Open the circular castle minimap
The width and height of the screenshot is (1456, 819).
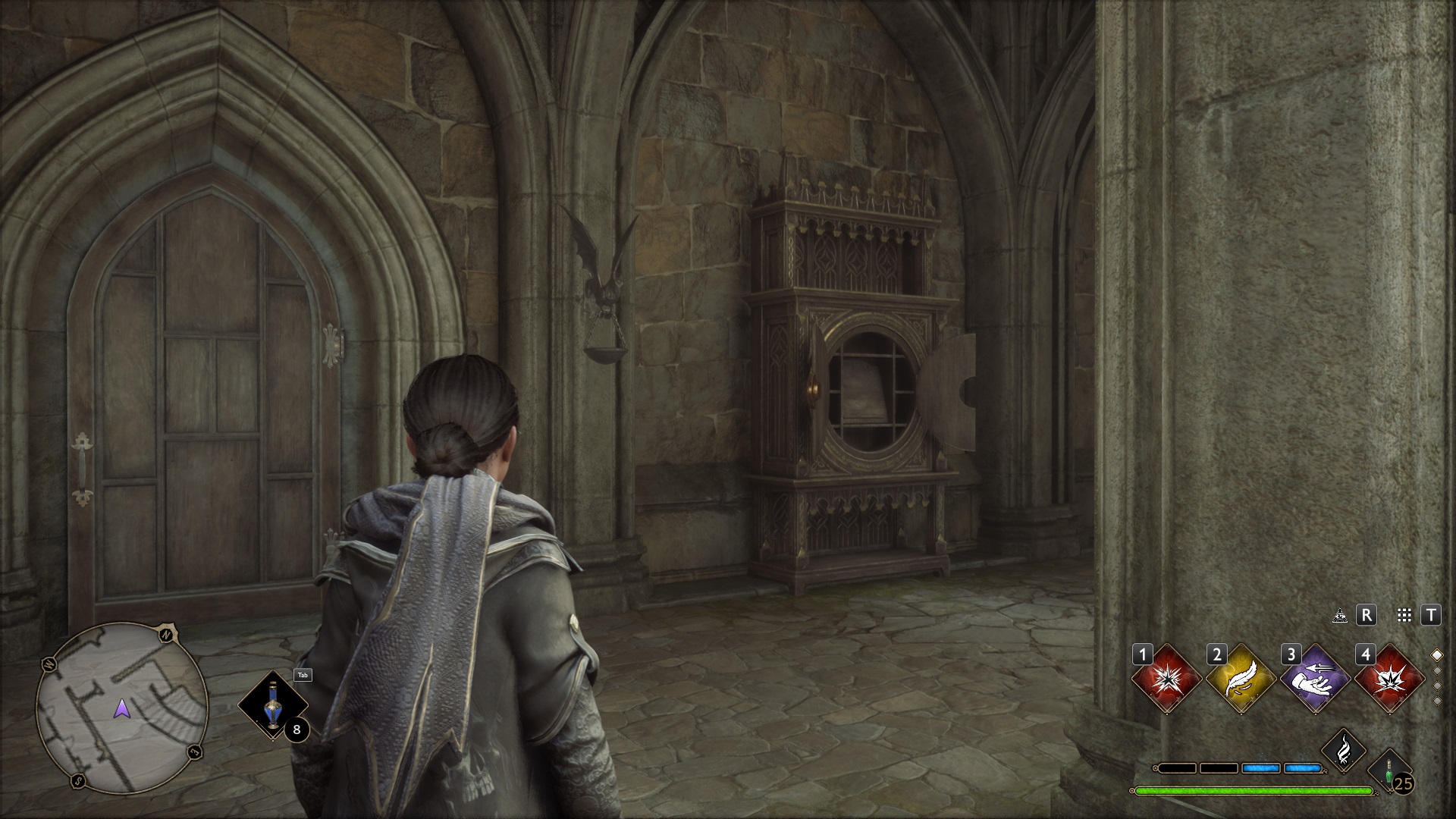122,708
